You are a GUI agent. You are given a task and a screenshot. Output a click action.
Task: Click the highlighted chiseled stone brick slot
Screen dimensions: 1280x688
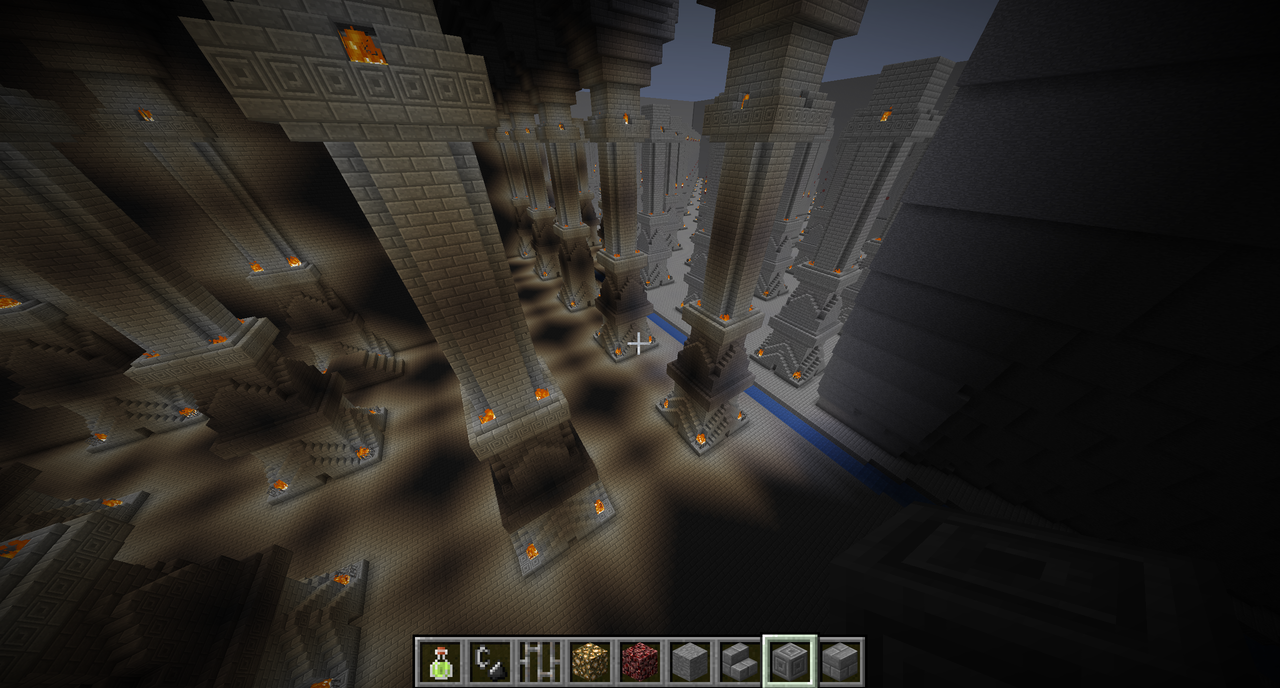tap(790, 661)
